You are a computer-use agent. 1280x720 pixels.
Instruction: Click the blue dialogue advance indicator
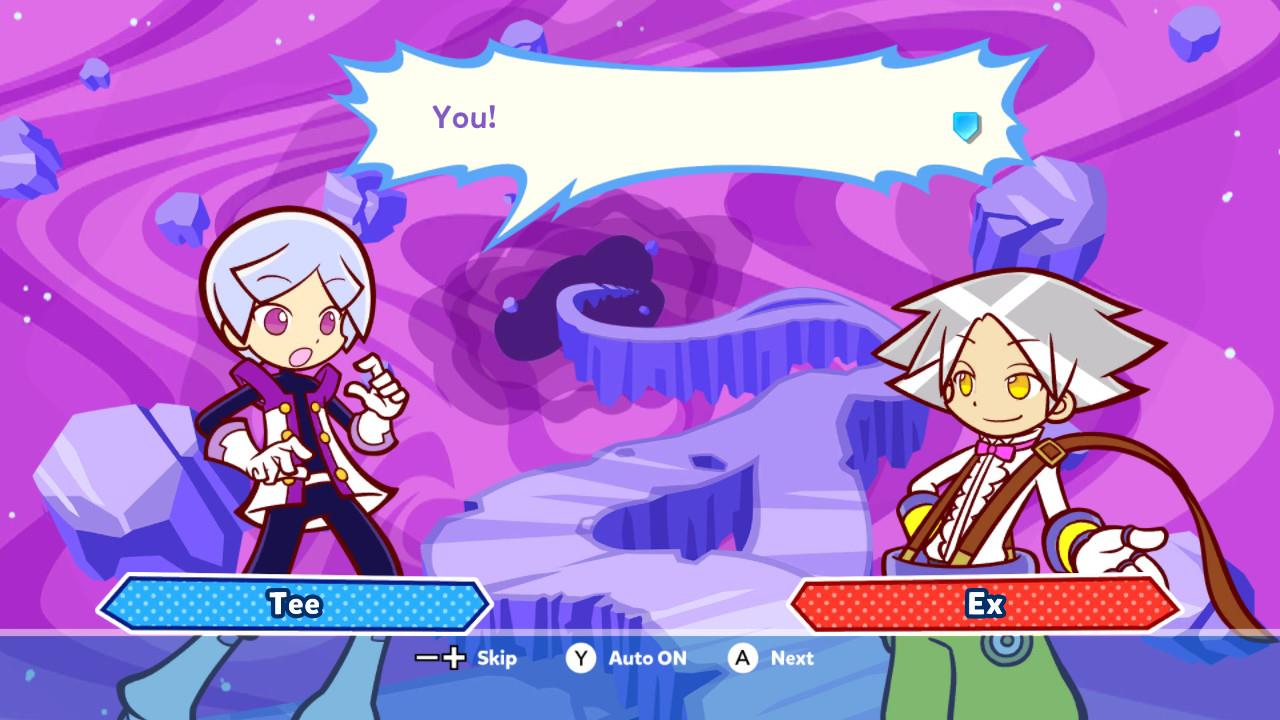966,126
